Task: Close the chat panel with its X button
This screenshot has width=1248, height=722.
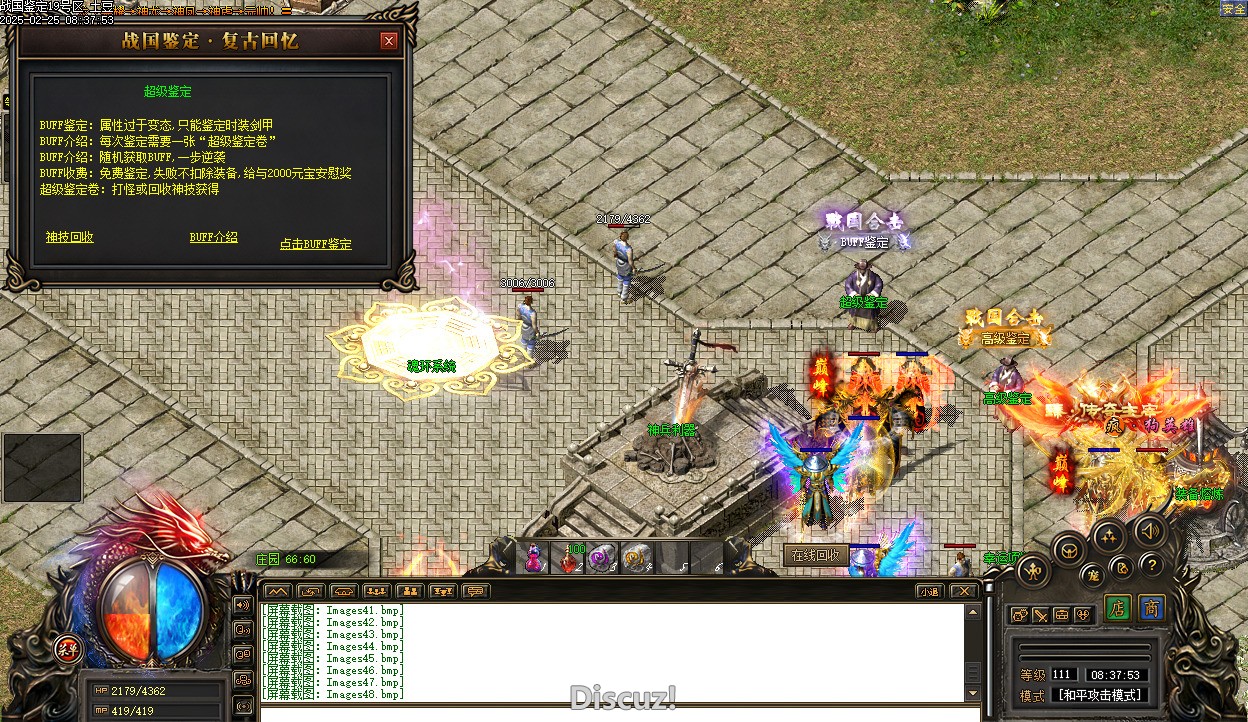Action: [x=964, y=591]
